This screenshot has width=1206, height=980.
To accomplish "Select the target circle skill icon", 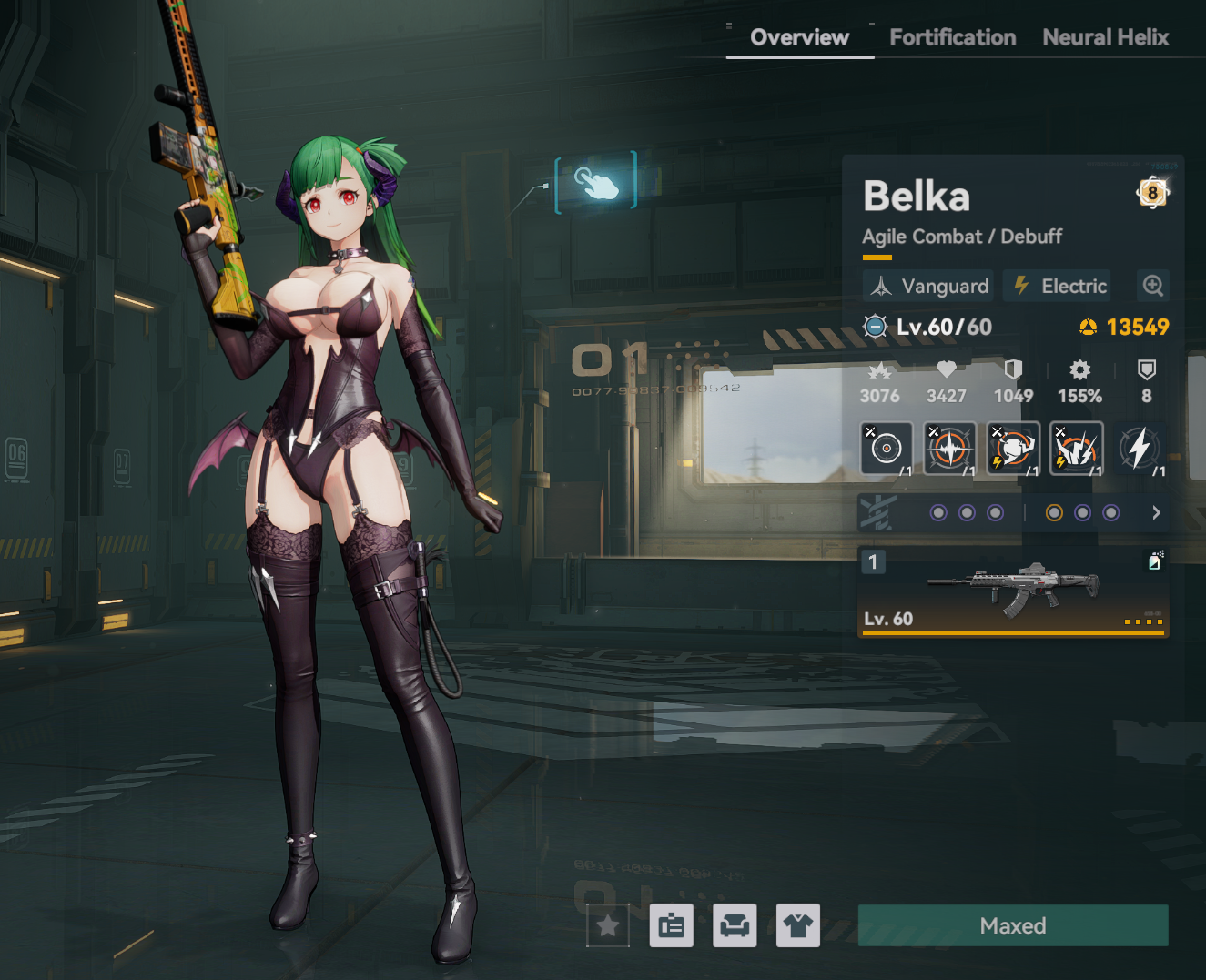I will (x=886, y=448).
